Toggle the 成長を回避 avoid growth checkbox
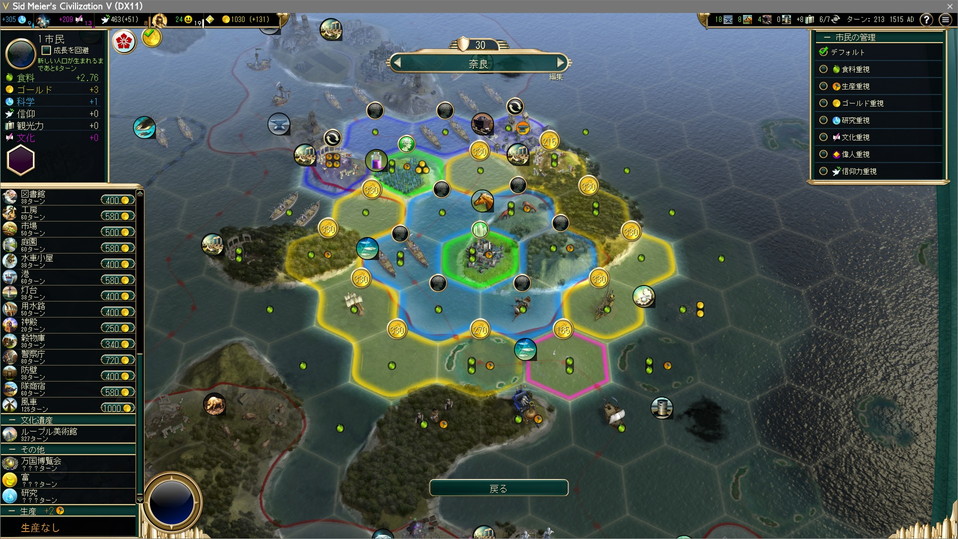 pyautogui.click(x=47, y=49)
